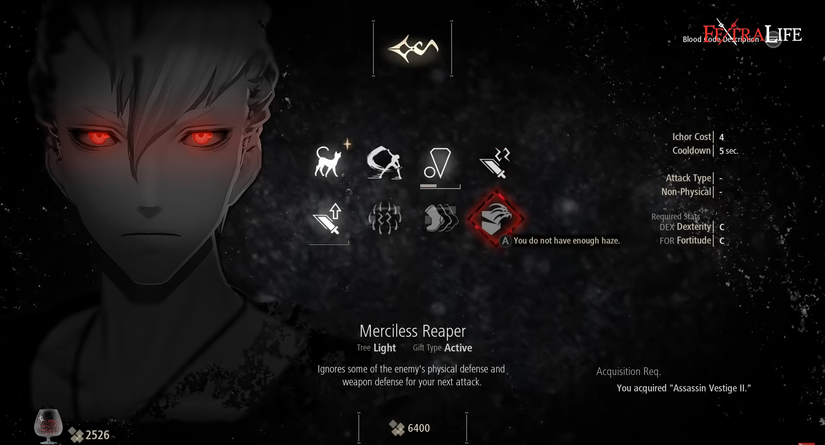Screen dimensions: 825x445
Task: Open the Fextralife watermark logo
Action: 752,34
